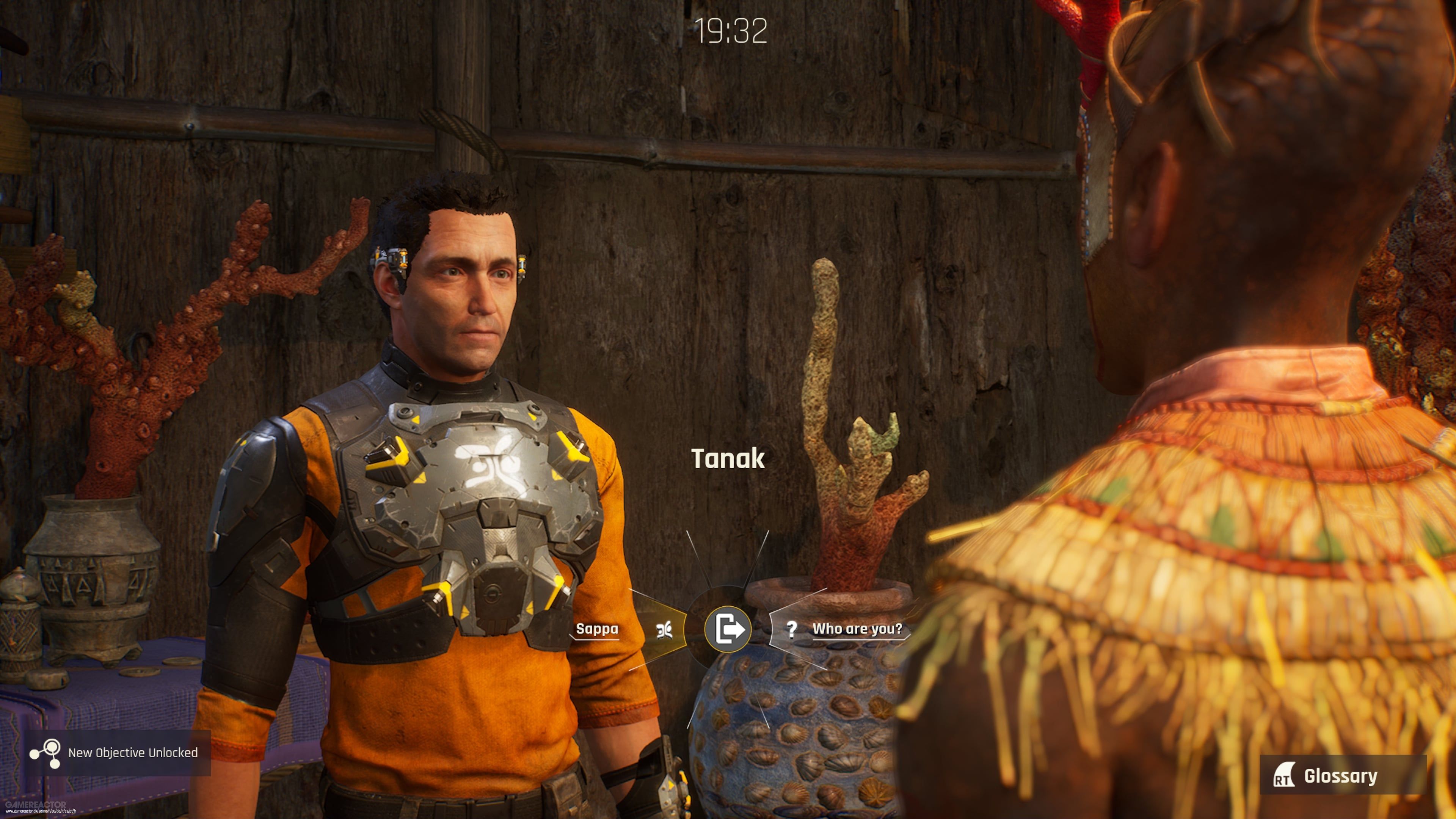Screen dimensions: 1456x819
Task: Click the exit conversation icon
Action: click(728, 629)
